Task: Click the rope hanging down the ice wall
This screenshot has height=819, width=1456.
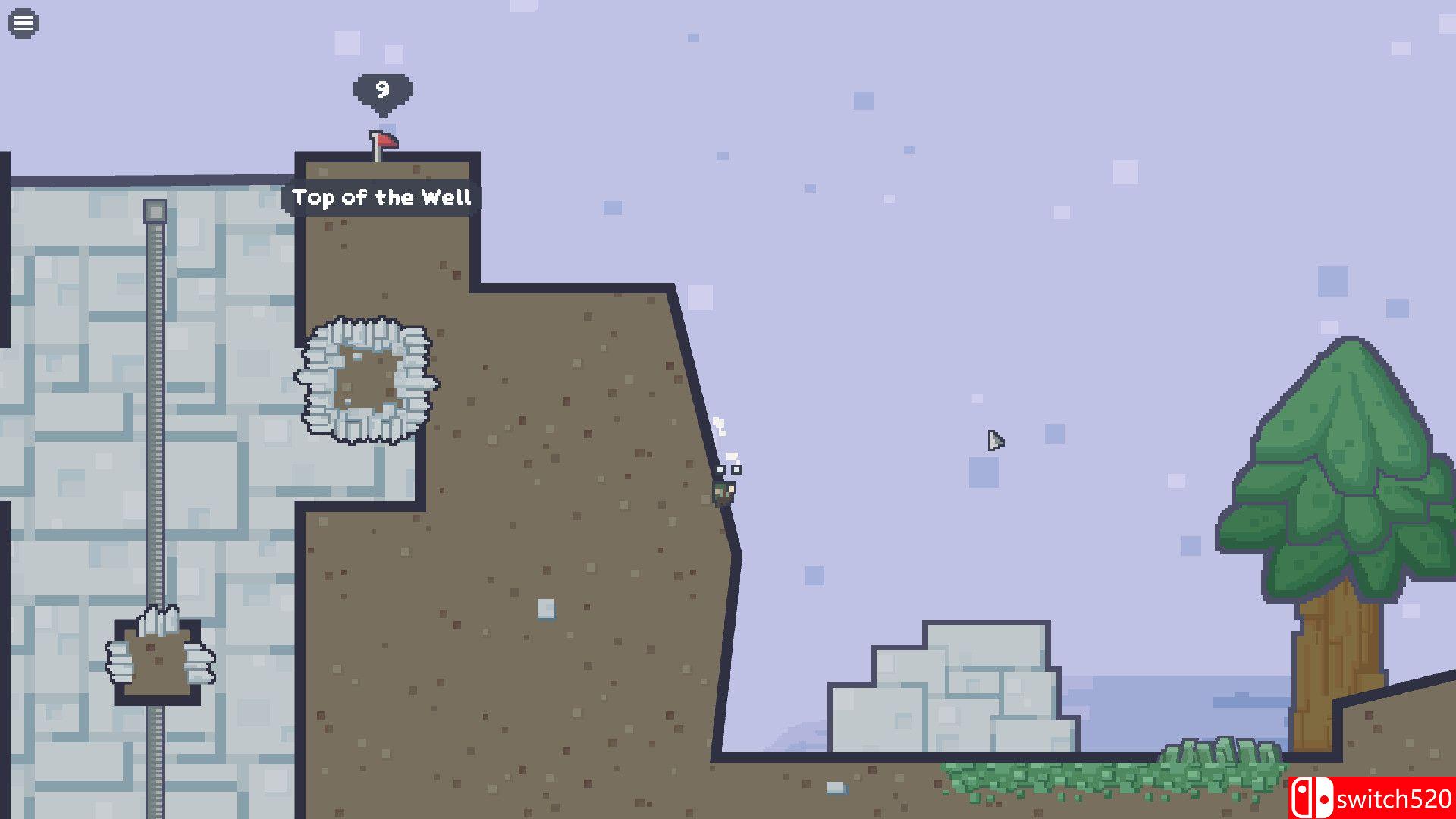Action: pos(156,417)
